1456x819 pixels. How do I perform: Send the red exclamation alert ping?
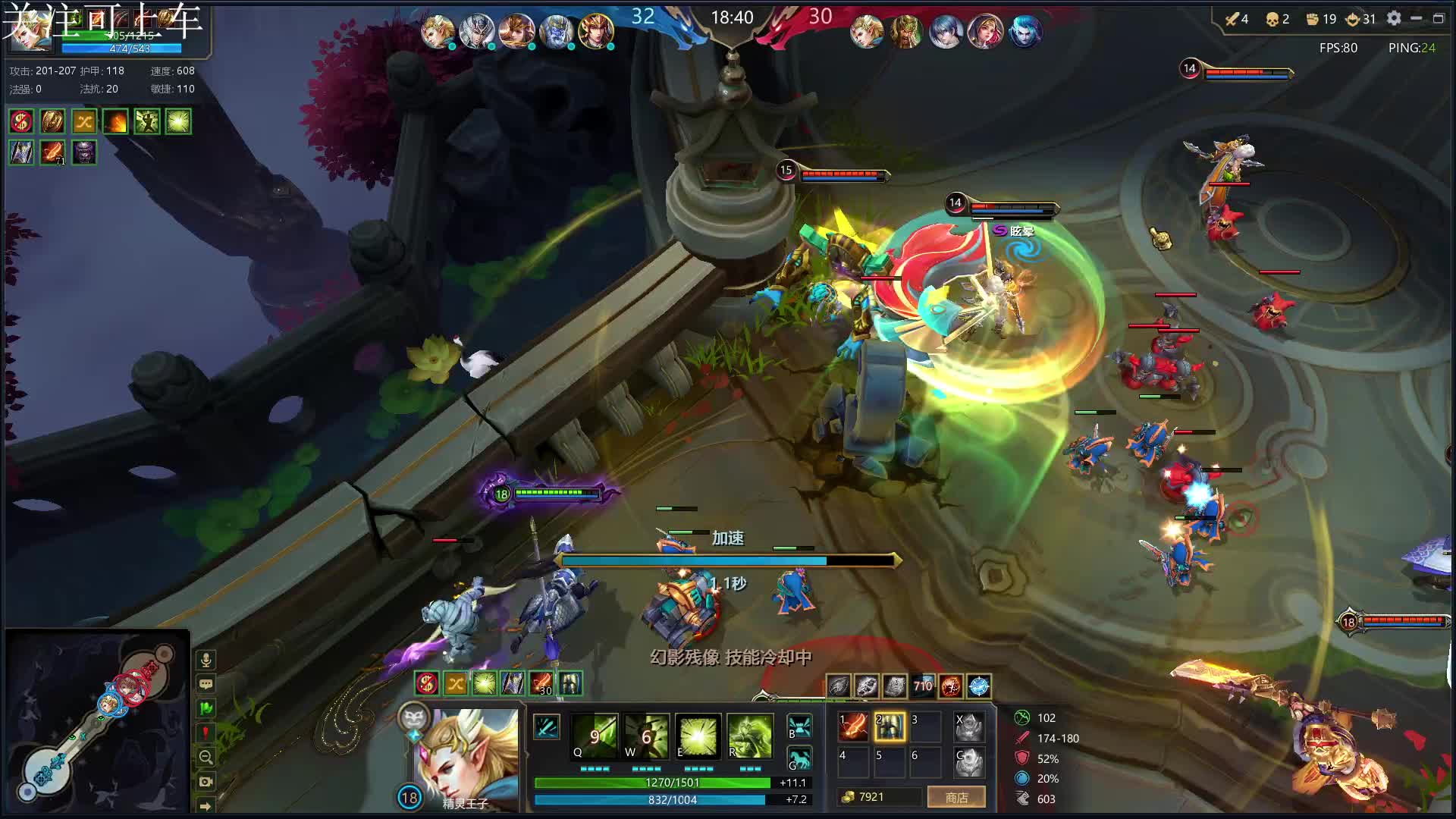(x=206, y=733)
